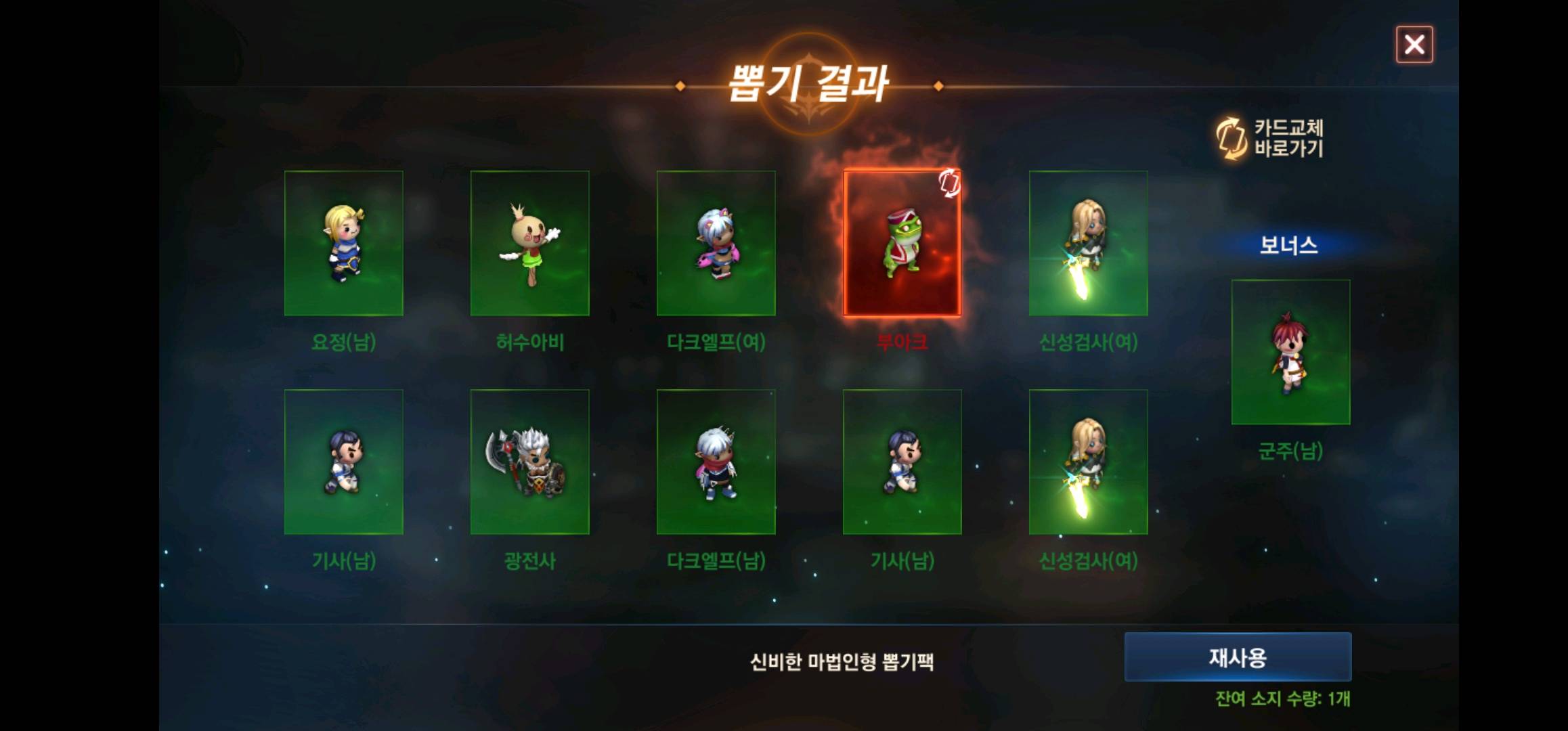Select the 다크엘프(남) card in bottom row
Image resolution: width=1568 pixels, height=731 pixels.
coord(716,462)
